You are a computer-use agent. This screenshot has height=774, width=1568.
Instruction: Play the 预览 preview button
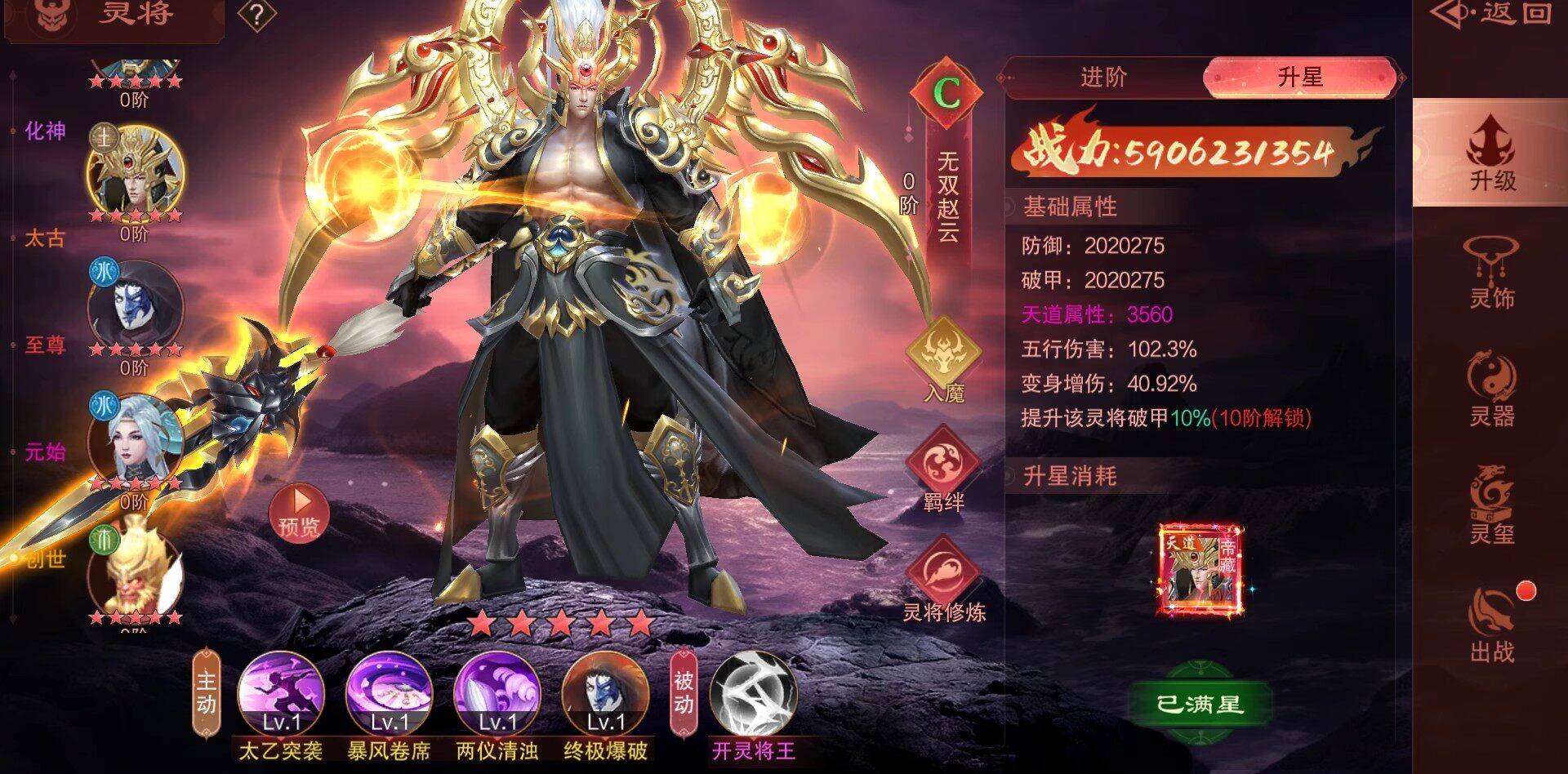point(299,513)
